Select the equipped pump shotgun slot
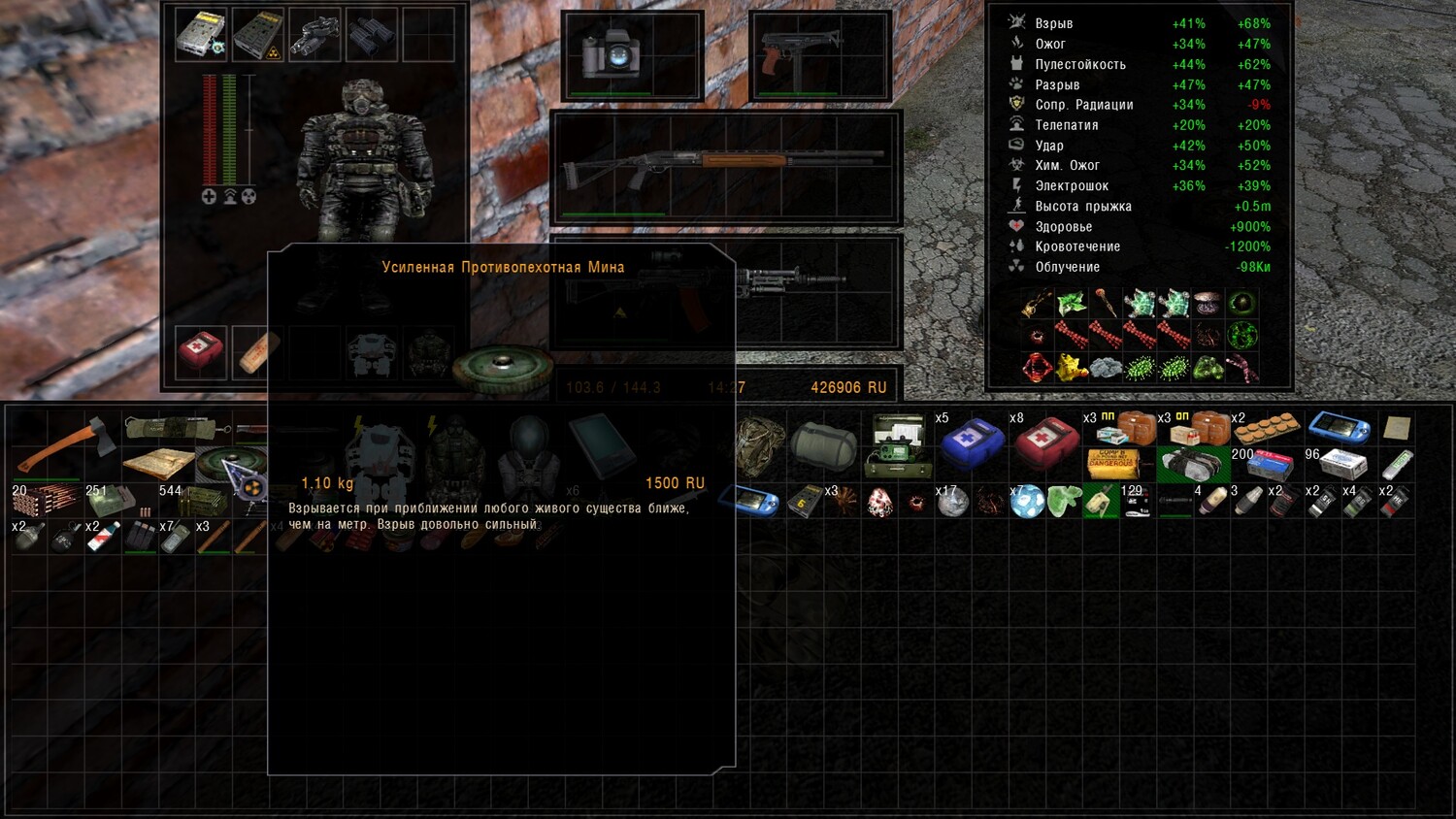Screen dimensions: 1456x819 pos(726,166)
